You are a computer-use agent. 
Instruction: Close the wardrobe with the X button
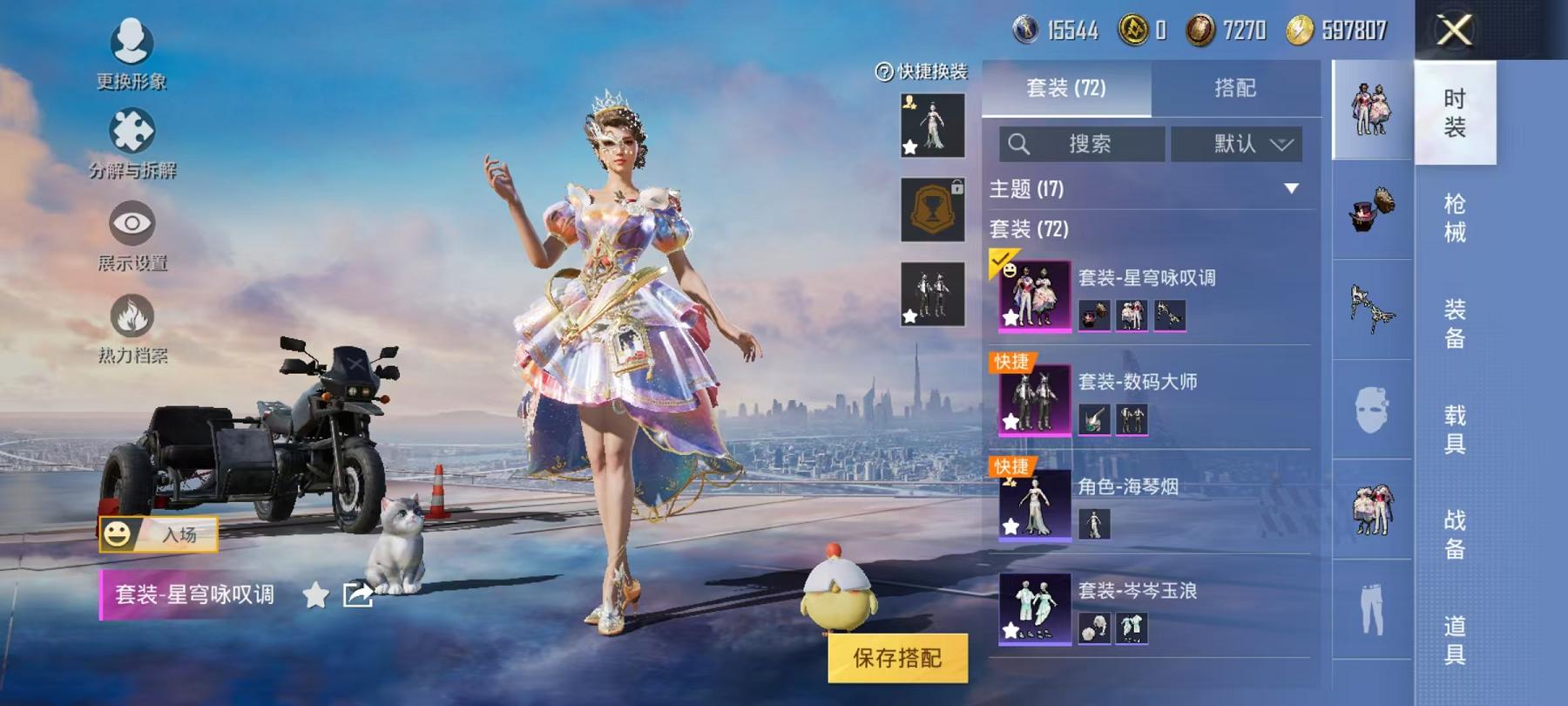coord(1454,31)
